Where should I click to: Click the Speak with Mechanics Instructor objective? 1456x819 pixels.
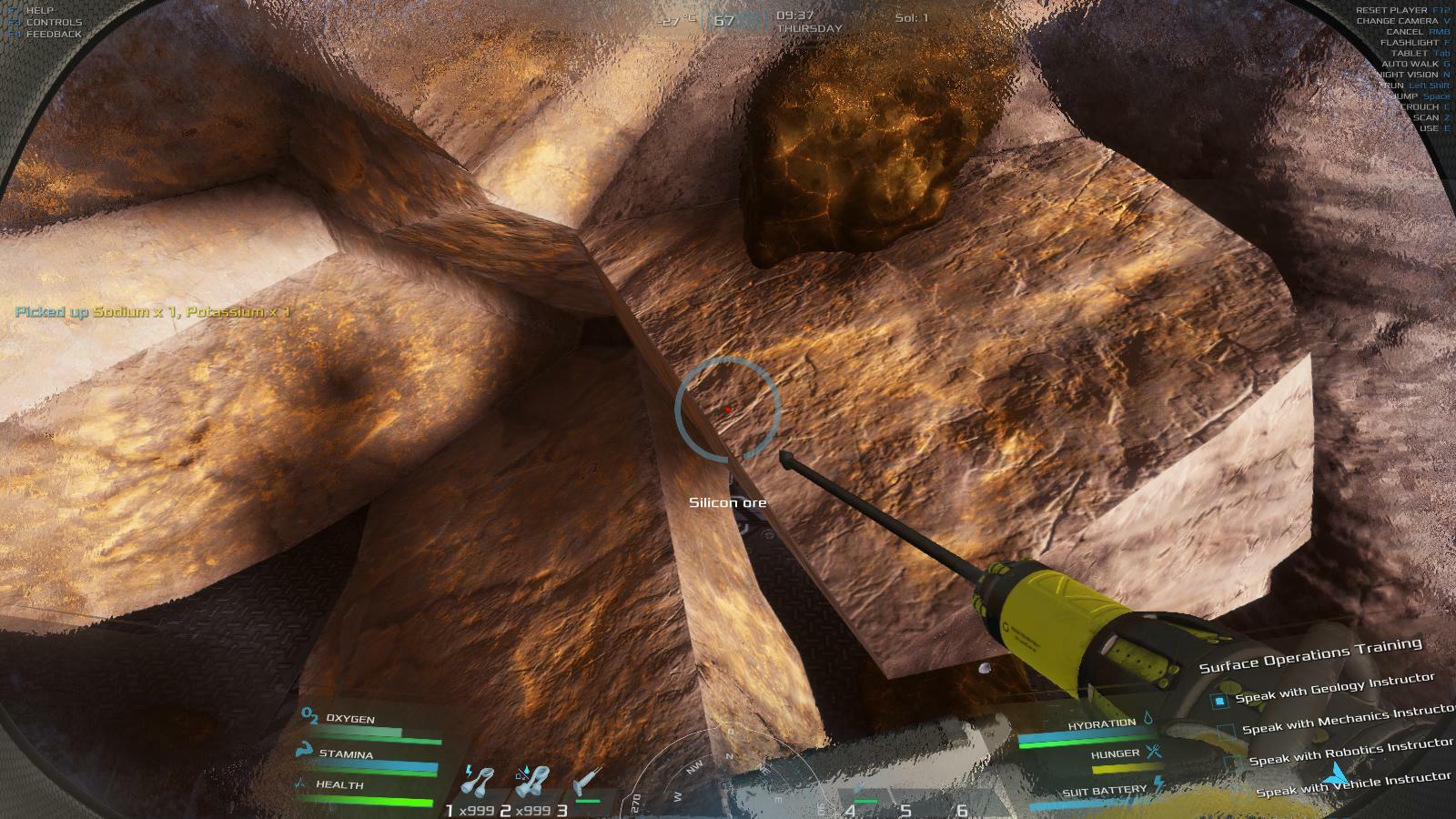point(1347,720)
